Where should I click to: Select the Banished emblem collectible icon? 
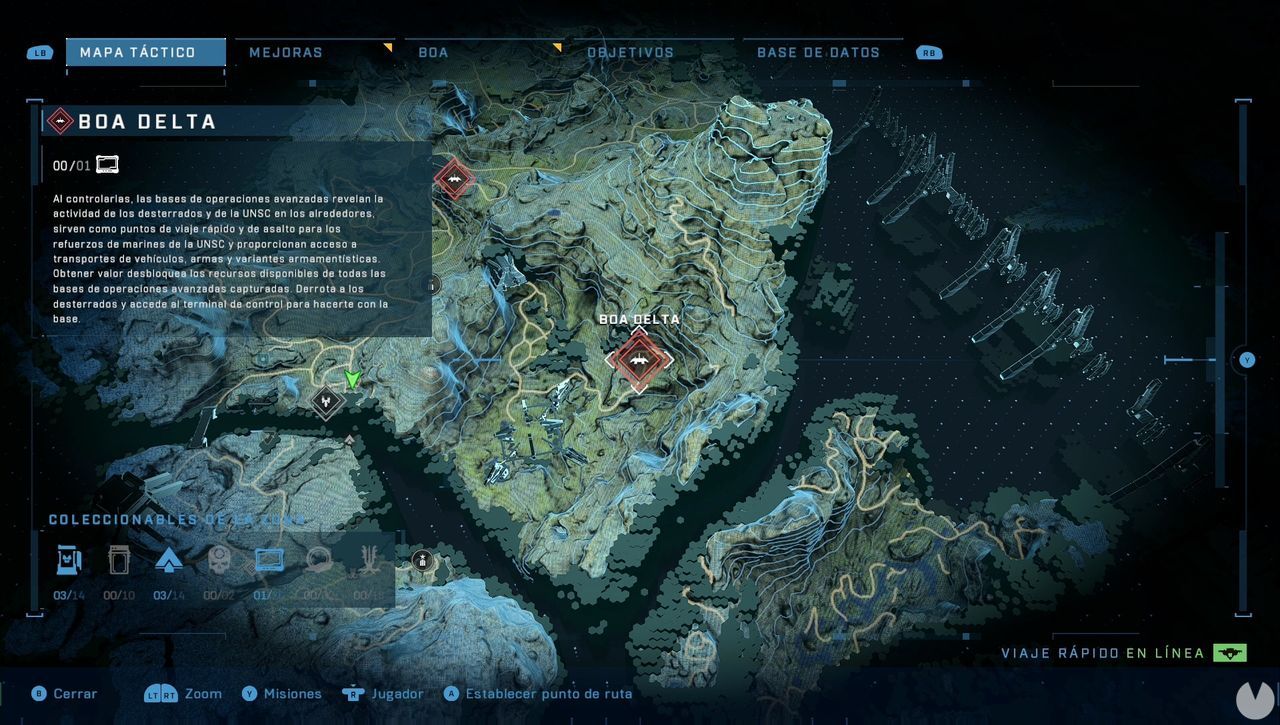tap(369, 560)
